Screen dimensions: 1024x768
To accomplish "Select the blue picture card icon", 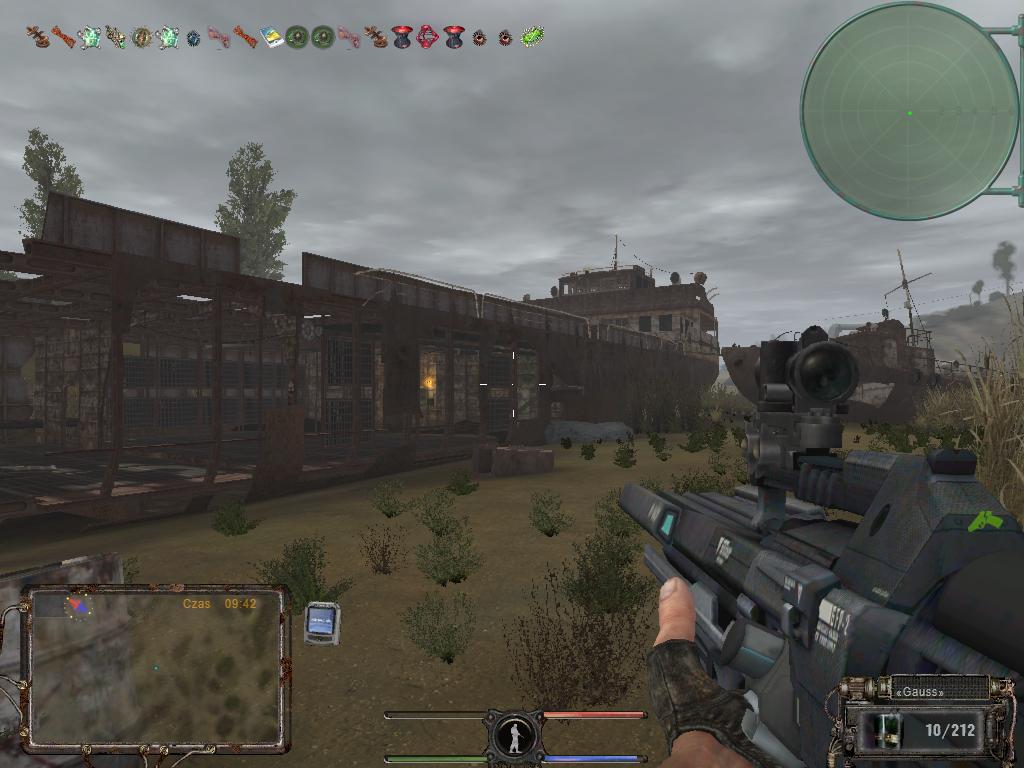I will pos(272,37).
